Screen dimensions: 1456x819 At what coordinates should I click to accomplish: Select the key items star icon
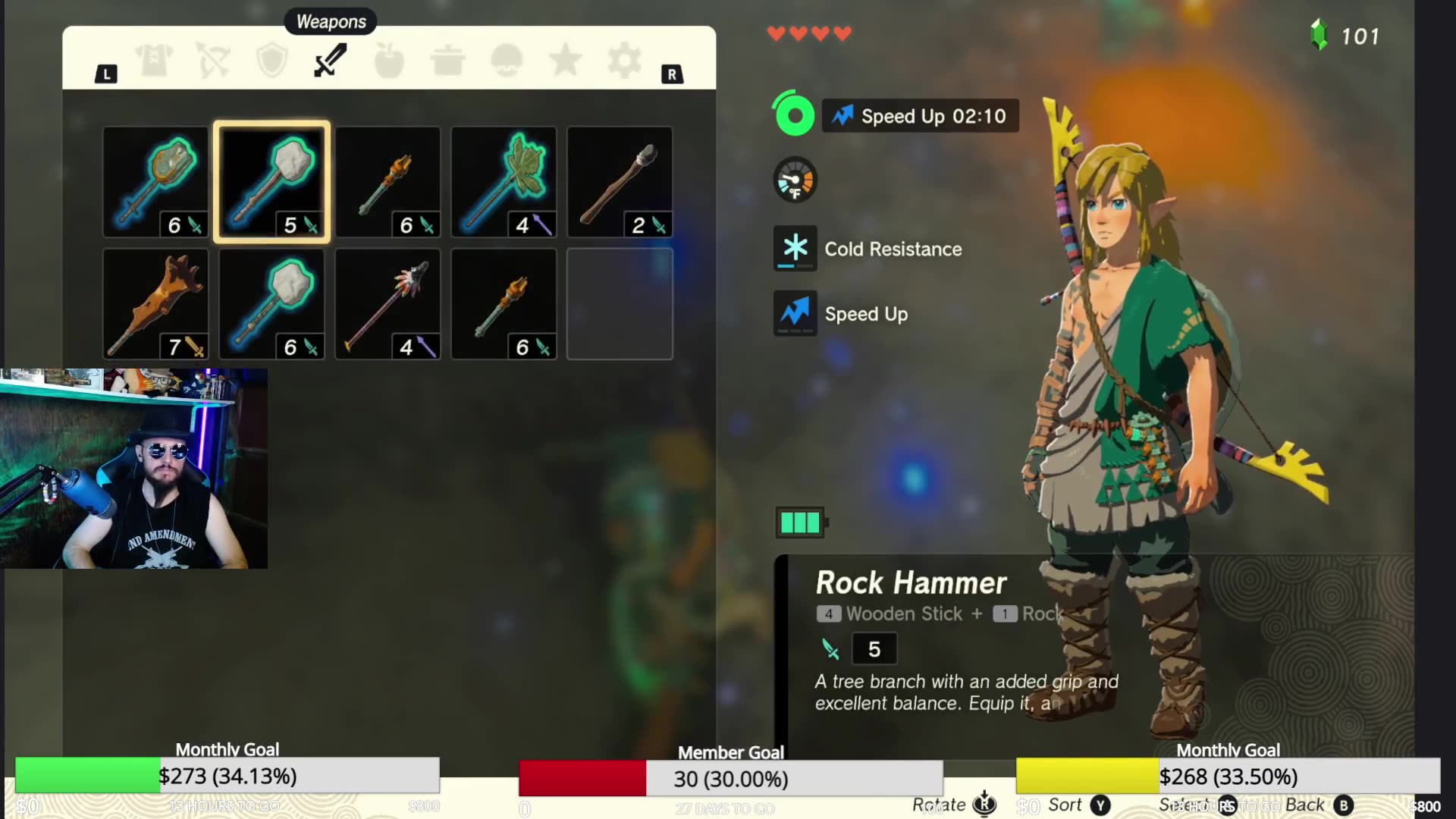coord(565,60)
